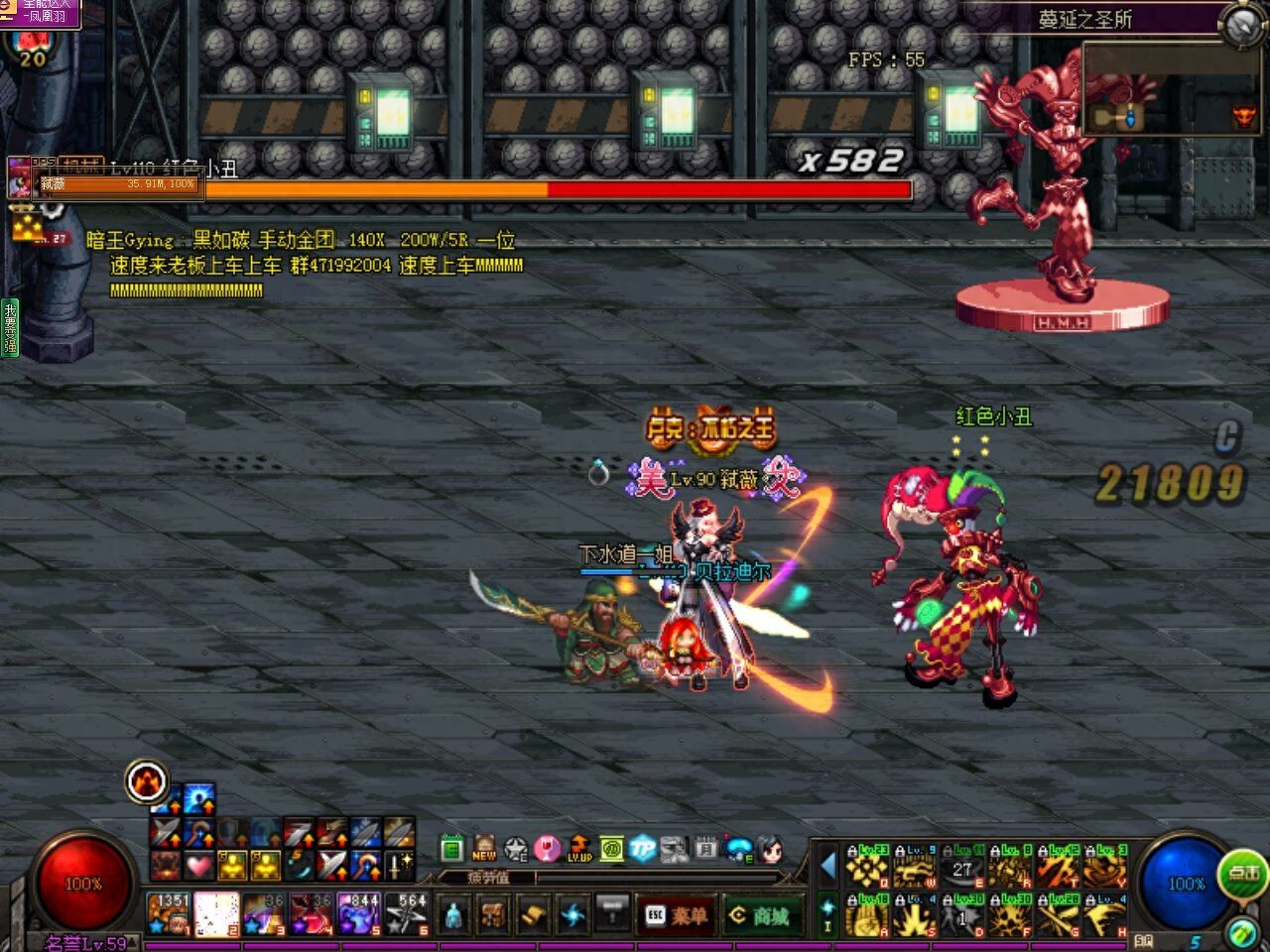
Task: Click the LV.UP guide icon
Action: point(579,849)
